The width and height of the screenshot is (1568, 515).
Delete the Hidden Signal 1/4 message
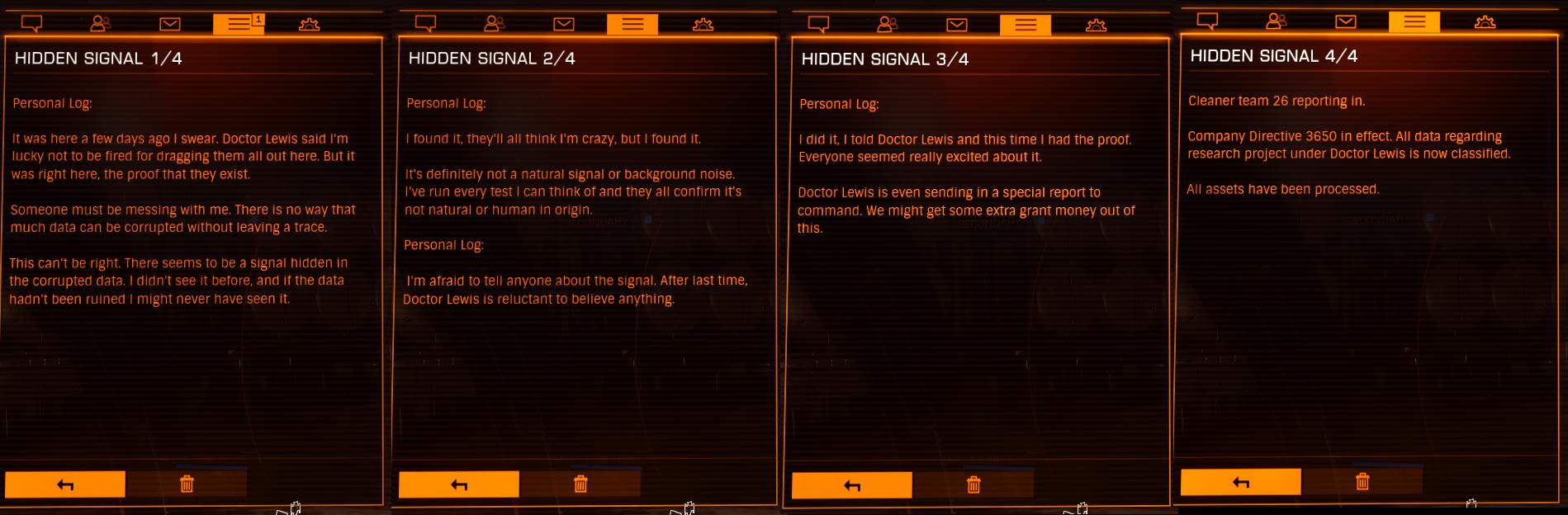[x=187, y=484]
